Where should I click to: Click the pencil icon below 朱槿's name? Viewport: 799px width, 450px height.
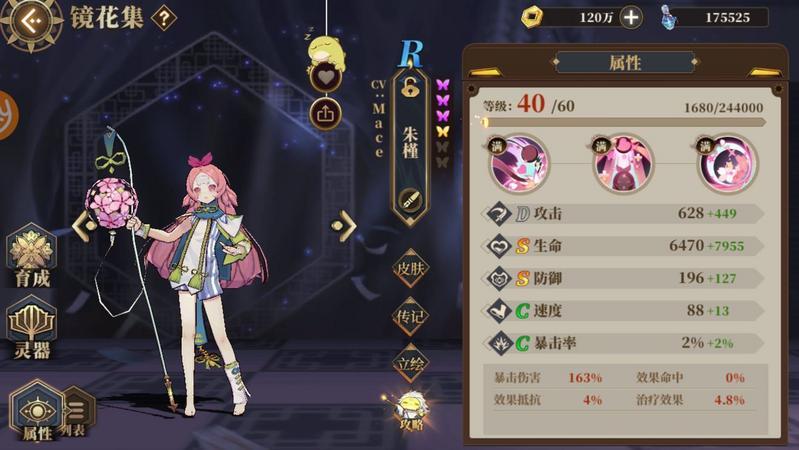pos(411,198)
